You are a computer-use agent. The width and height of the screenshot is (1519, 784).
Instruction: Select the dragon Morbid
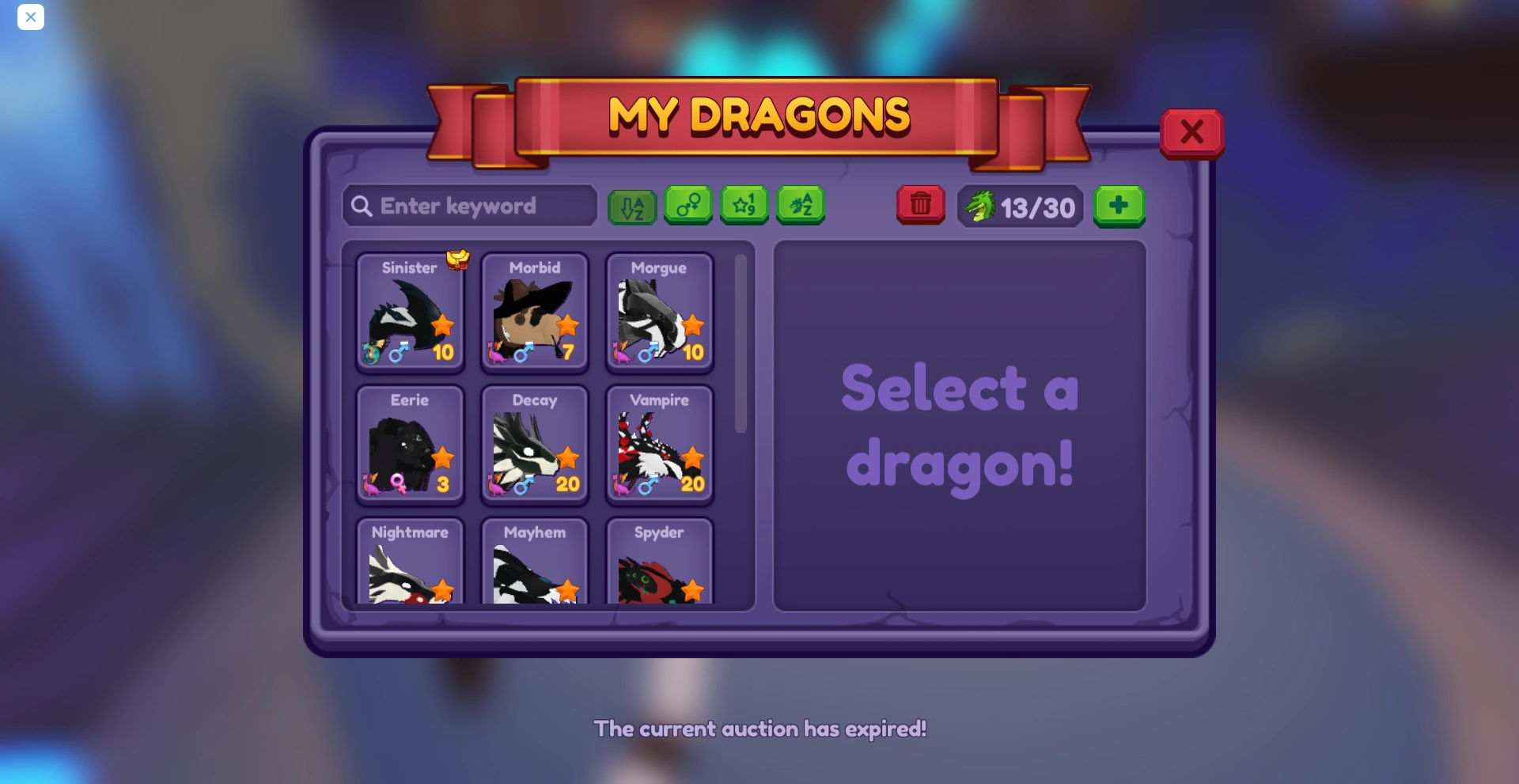click(535, 314)
